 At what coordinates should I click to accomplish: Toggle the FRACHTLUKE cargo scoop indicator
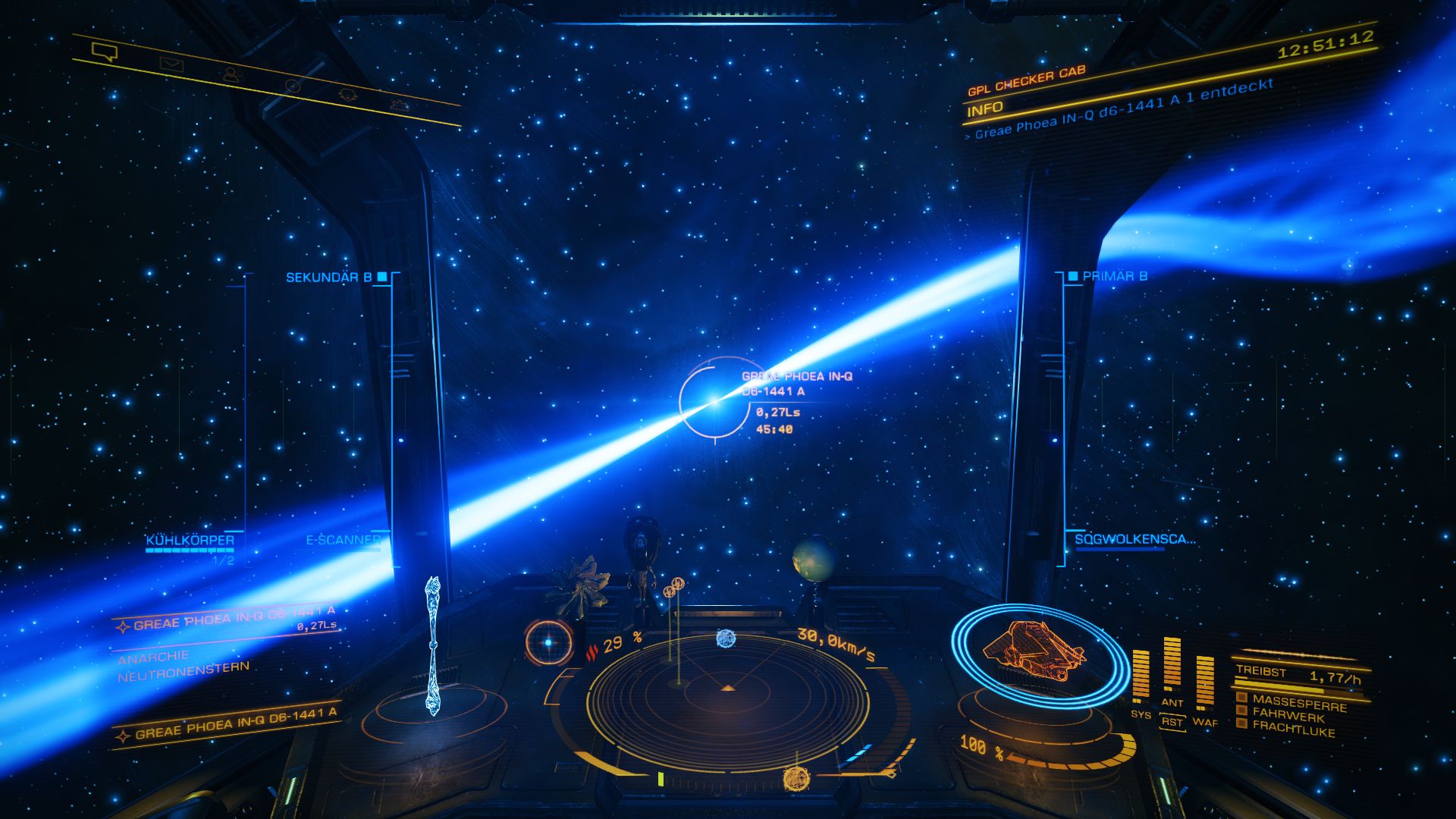coord(1292,730)
